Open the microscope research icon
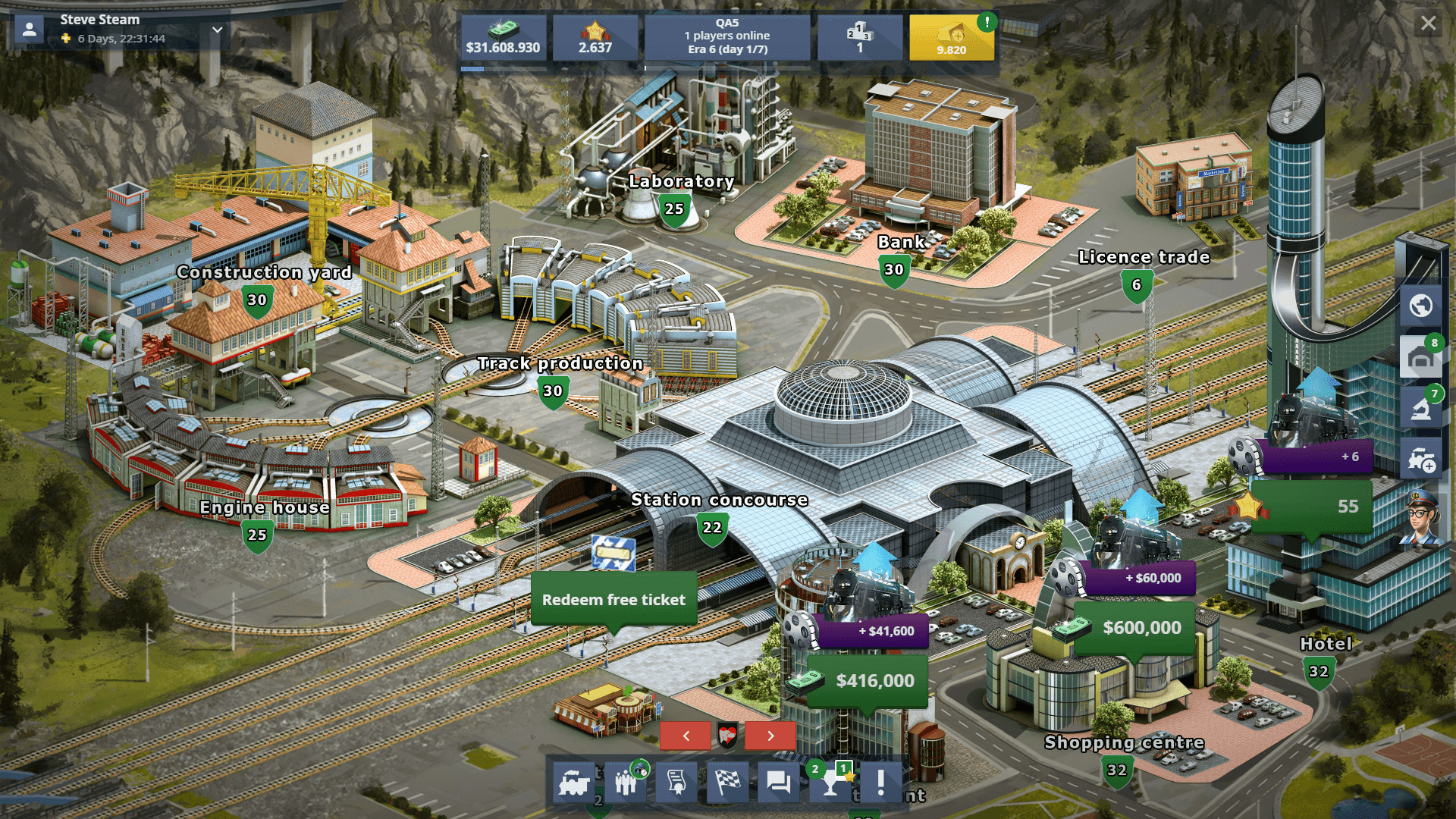 point(1420,409)
